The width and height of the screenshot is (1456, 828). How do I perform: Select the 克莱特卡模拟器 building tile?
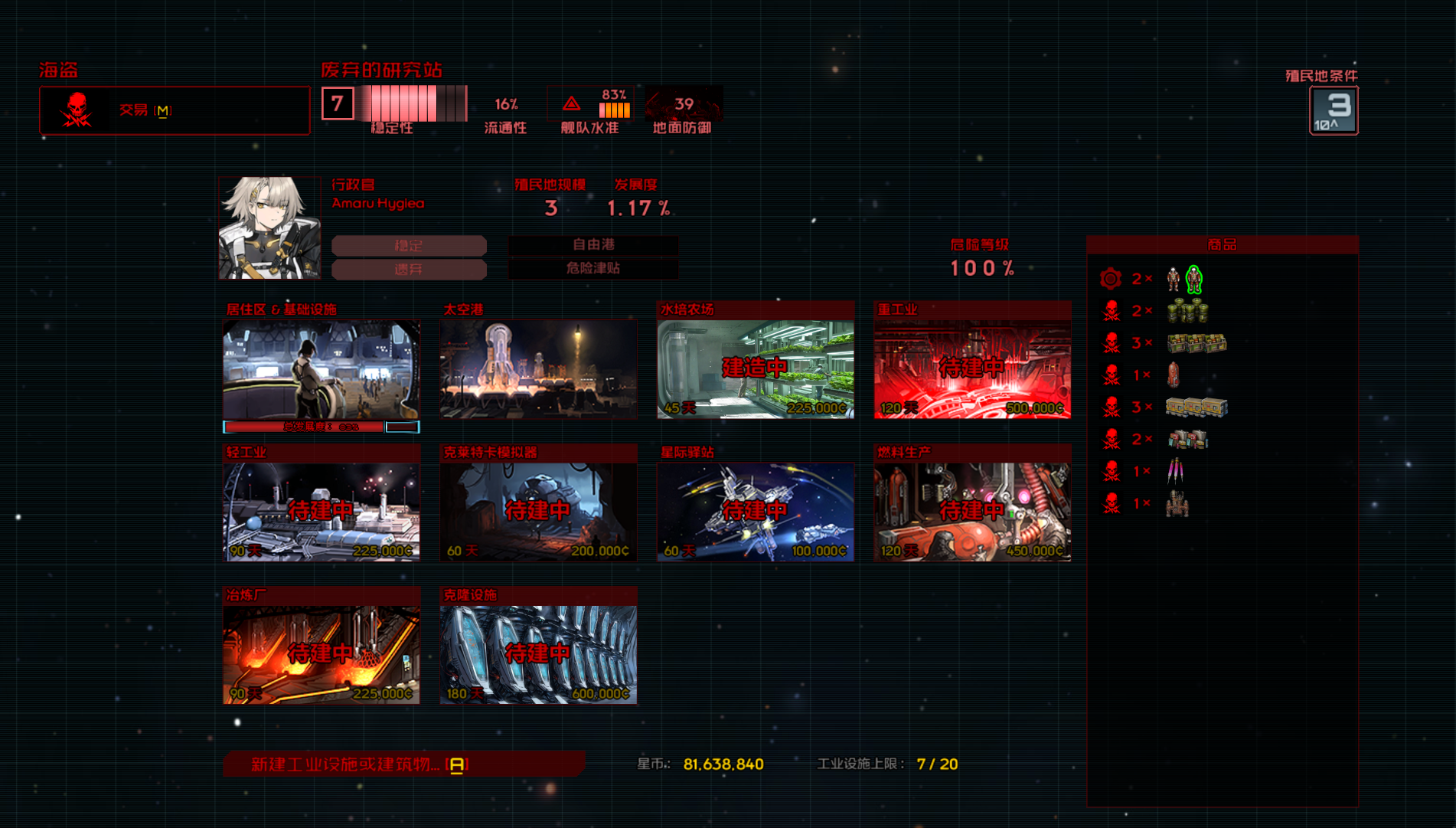[538, 512]
